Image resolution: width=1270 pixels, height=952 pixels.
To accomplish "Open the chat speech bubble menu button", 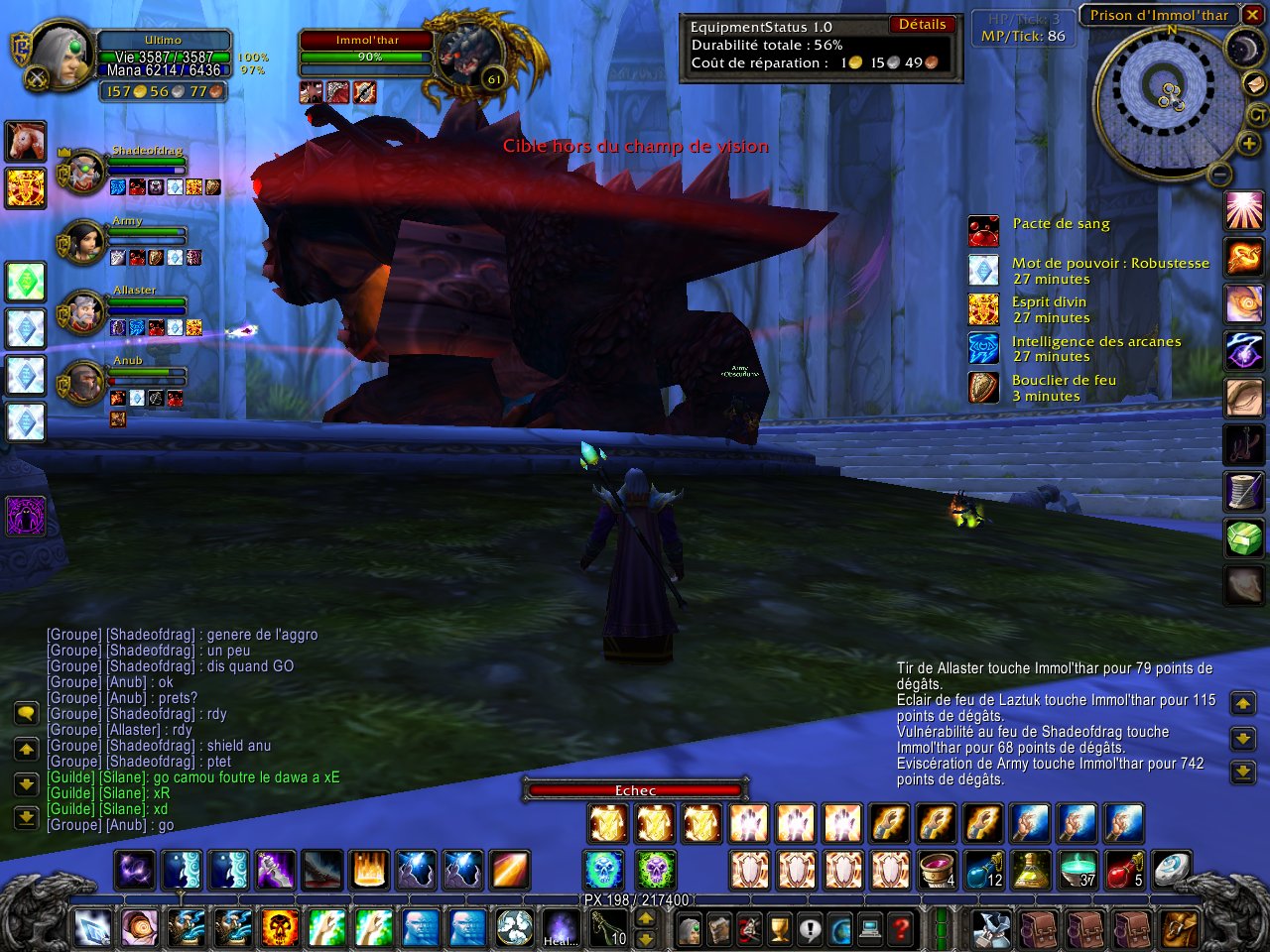I will click(27, 714).
